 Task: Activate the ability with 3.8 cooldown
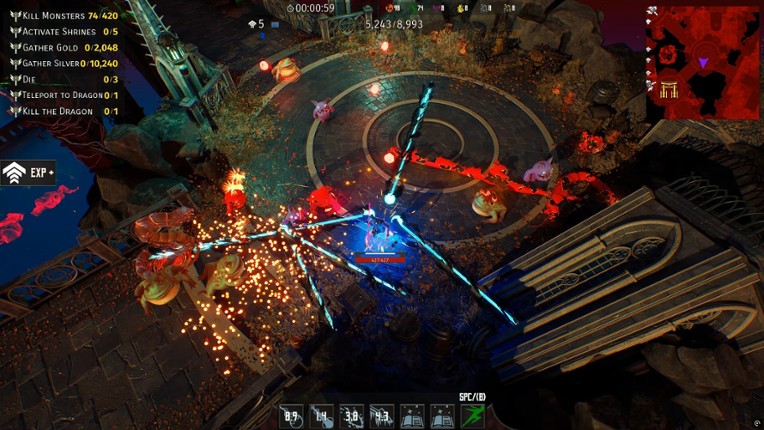(351, 416)
